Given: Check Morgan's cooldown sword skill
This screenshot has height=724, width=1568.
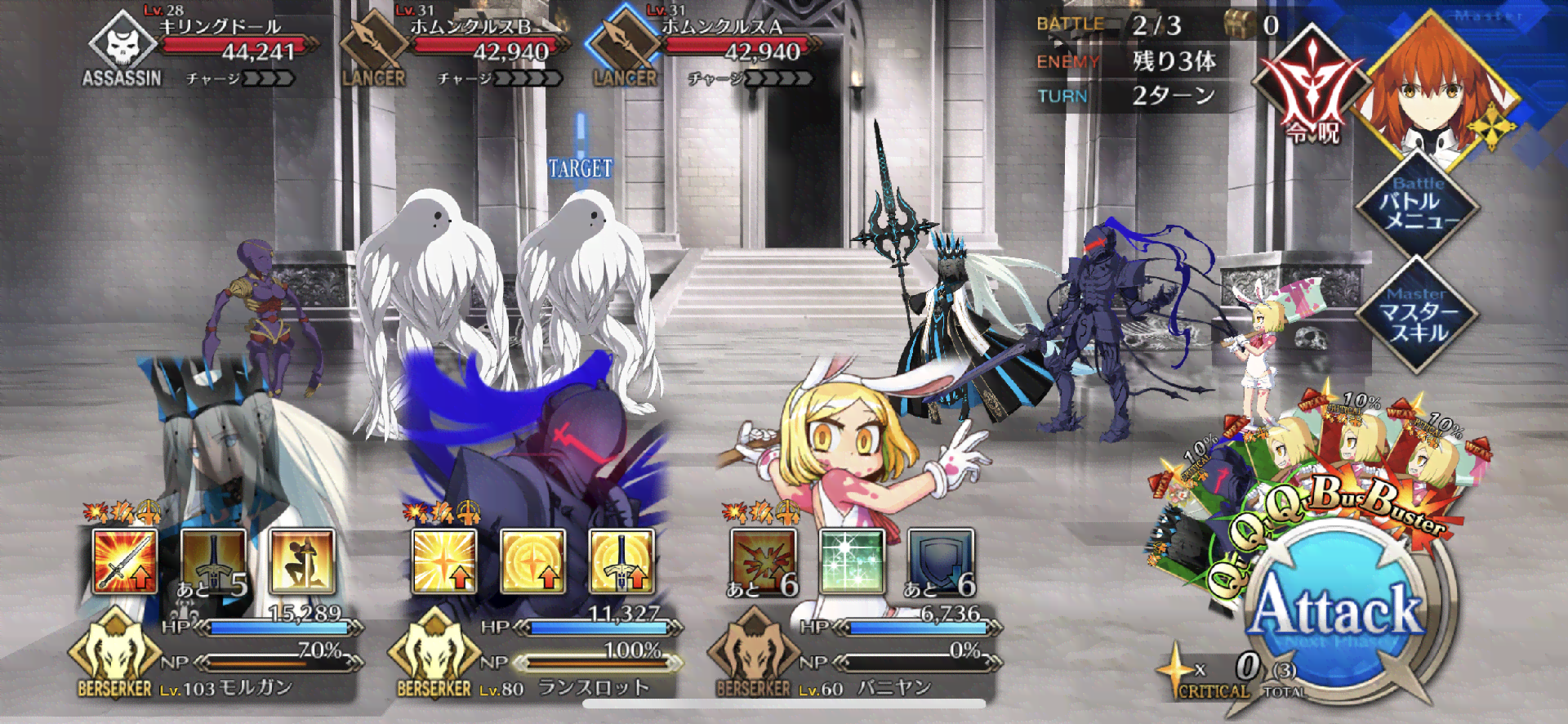Looking at the screenshot, I should point(213,561).
